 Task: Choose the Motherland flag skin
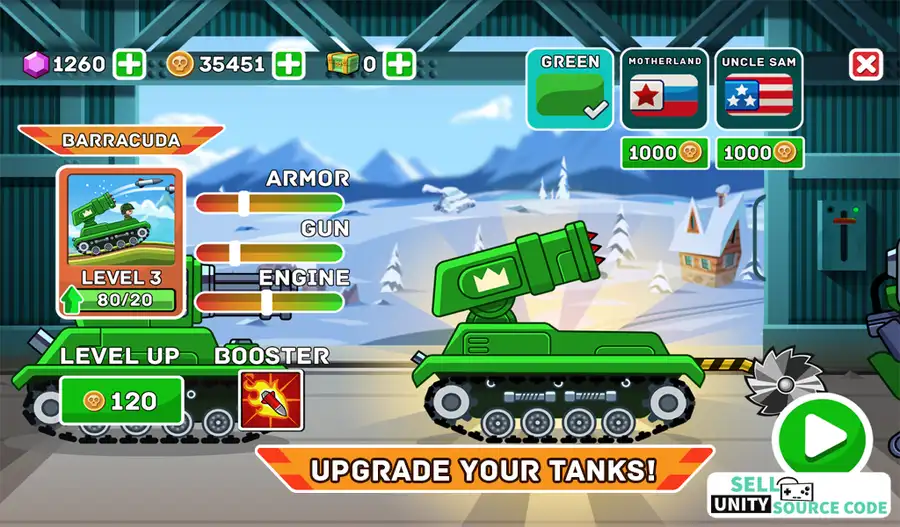point(664,89)
